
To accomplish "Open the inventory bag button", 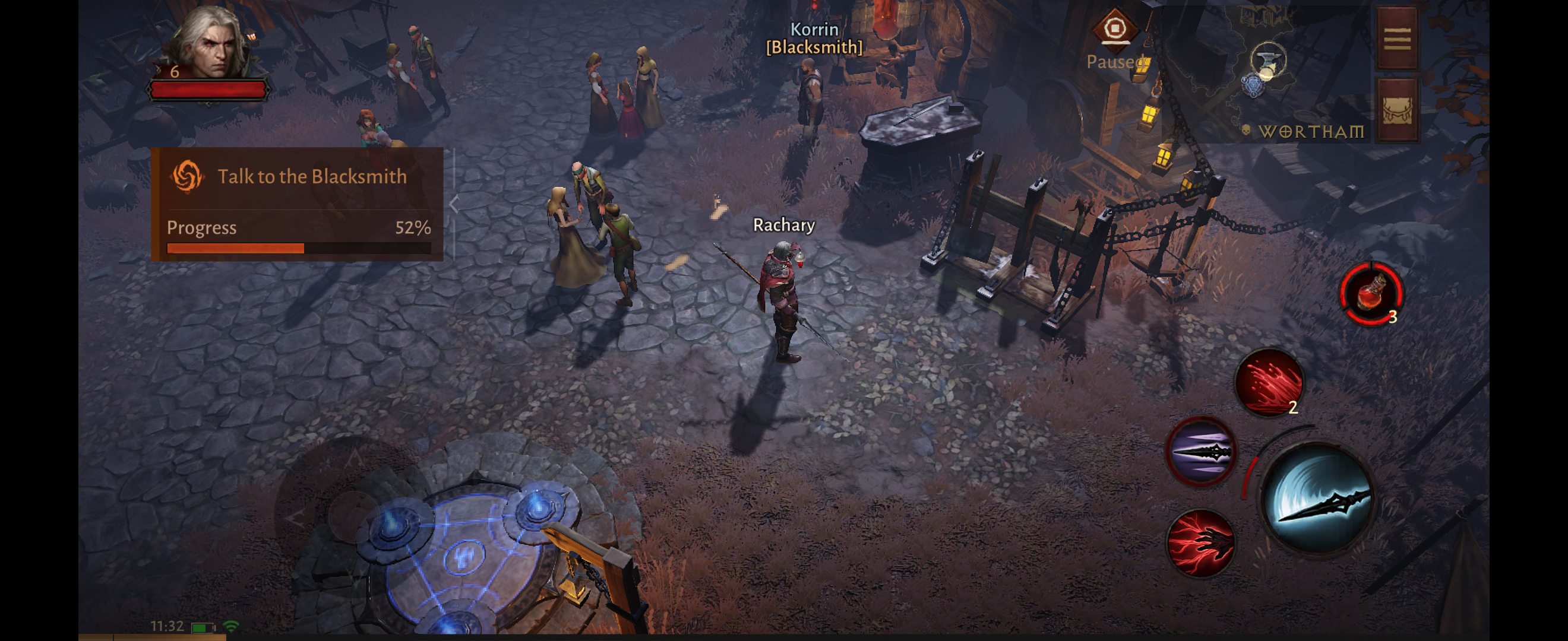I will [x=1397, y=110].
